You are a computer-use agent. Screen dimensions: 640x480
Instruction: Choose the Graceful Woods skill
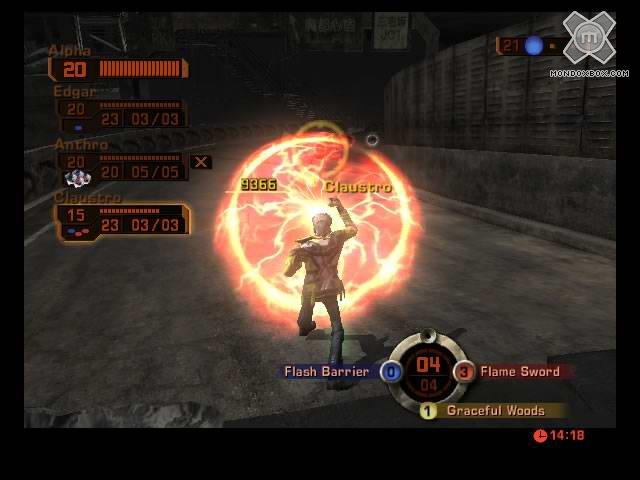point(494,411)
